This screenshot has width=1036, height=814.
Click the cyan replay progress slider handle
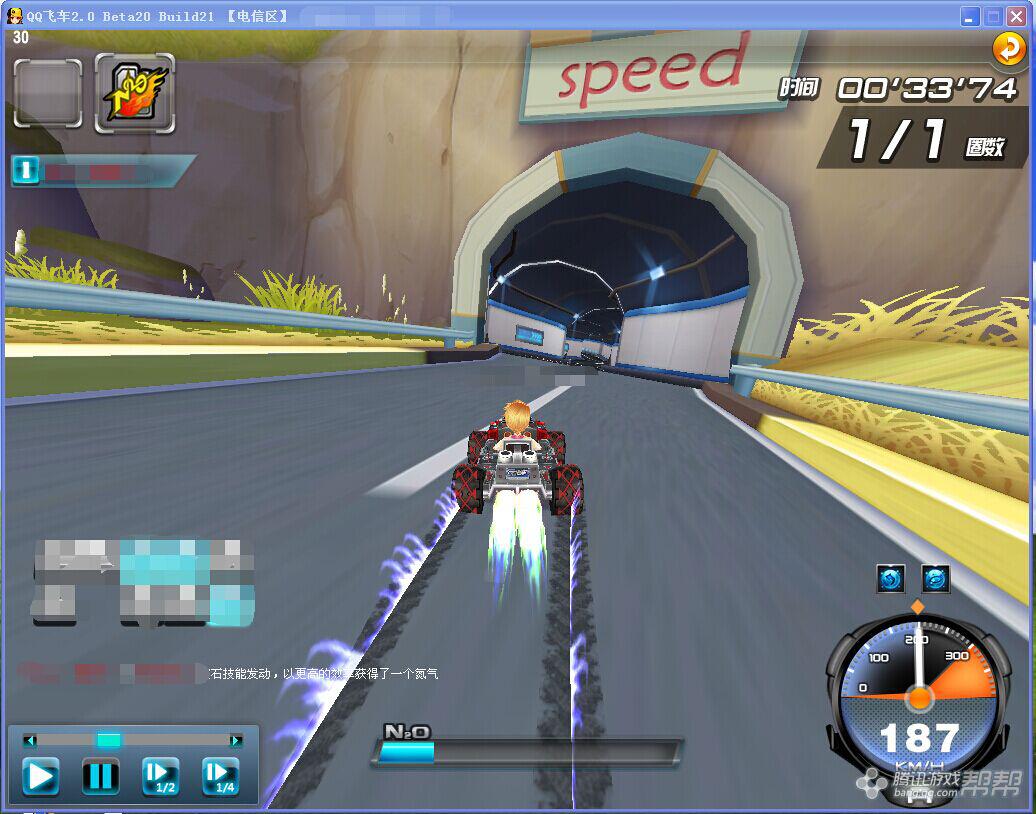click(x=109, y=740)
